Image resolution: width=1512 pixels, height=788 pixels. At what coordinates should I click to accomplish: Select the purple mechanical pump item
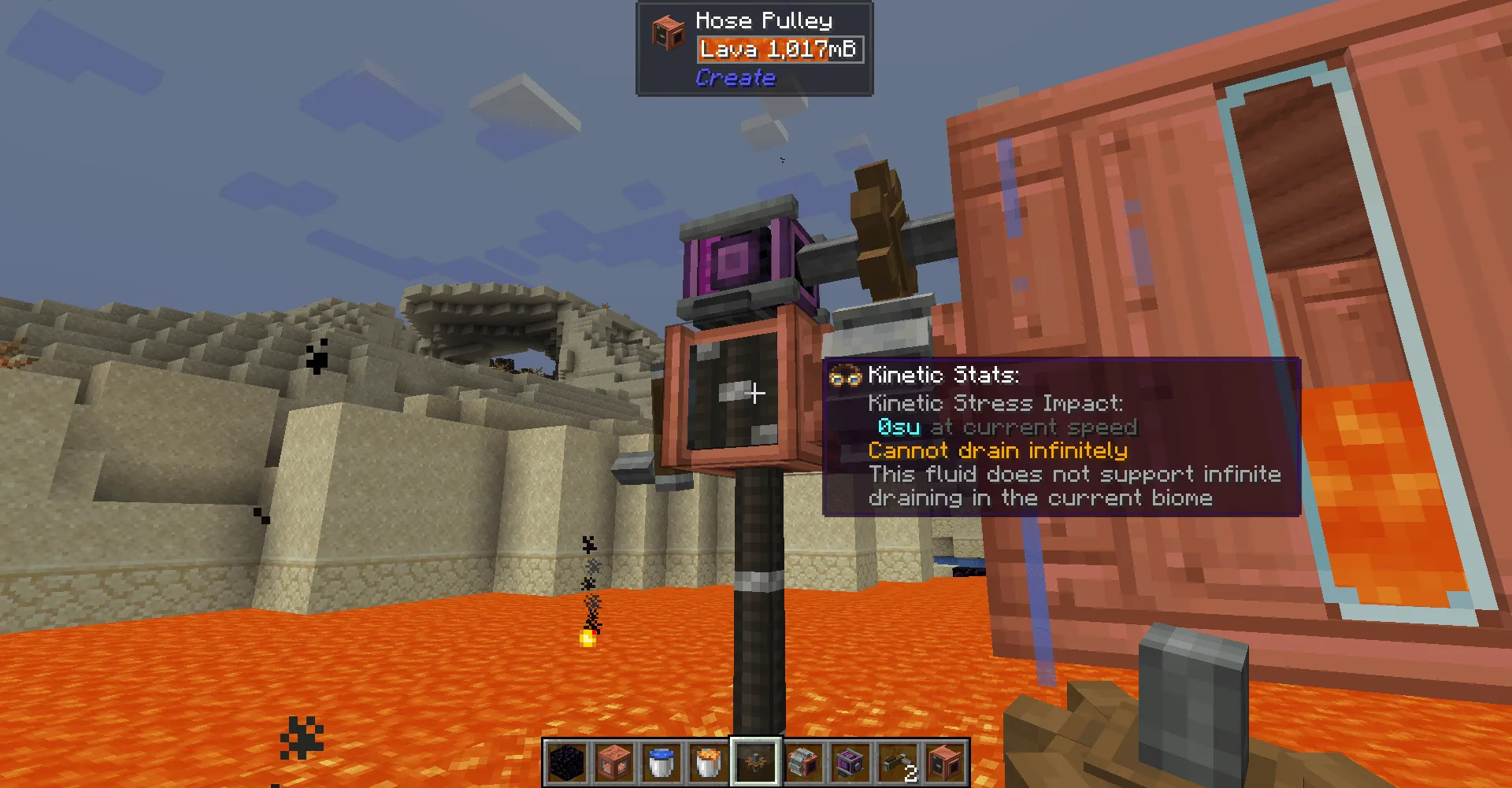pos(849,760)
